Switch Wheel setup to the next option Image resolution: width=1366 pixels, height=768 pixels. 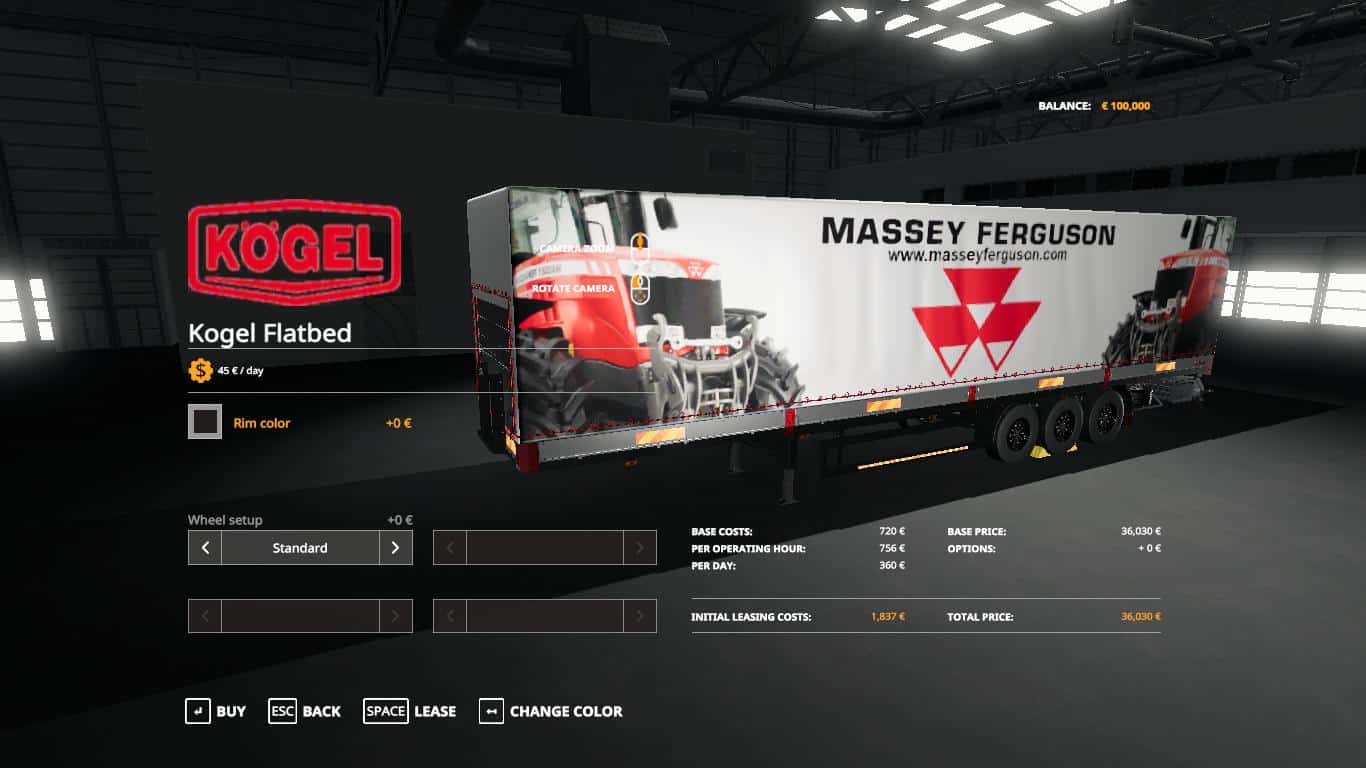(396, 548)
